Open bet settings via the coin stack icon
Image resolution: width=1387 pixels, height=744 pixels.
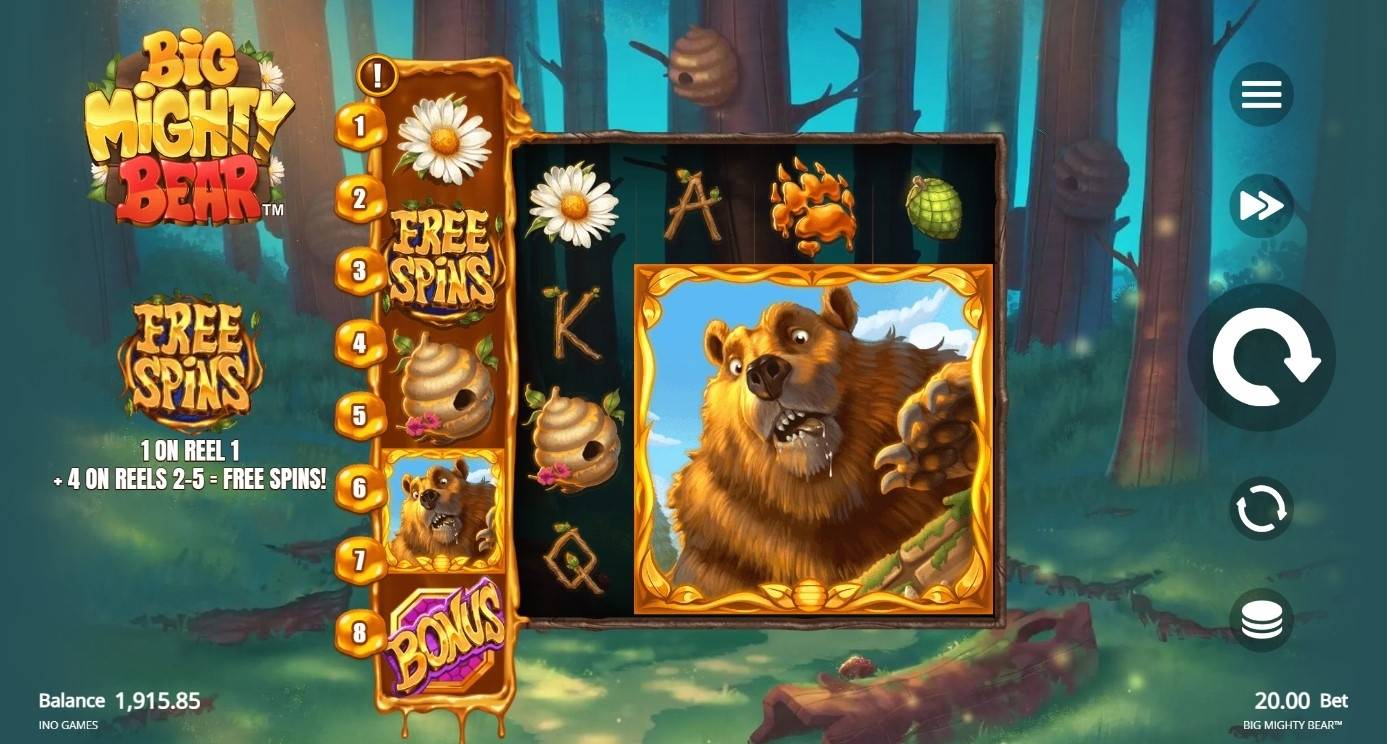click(x=1260, y=619)
